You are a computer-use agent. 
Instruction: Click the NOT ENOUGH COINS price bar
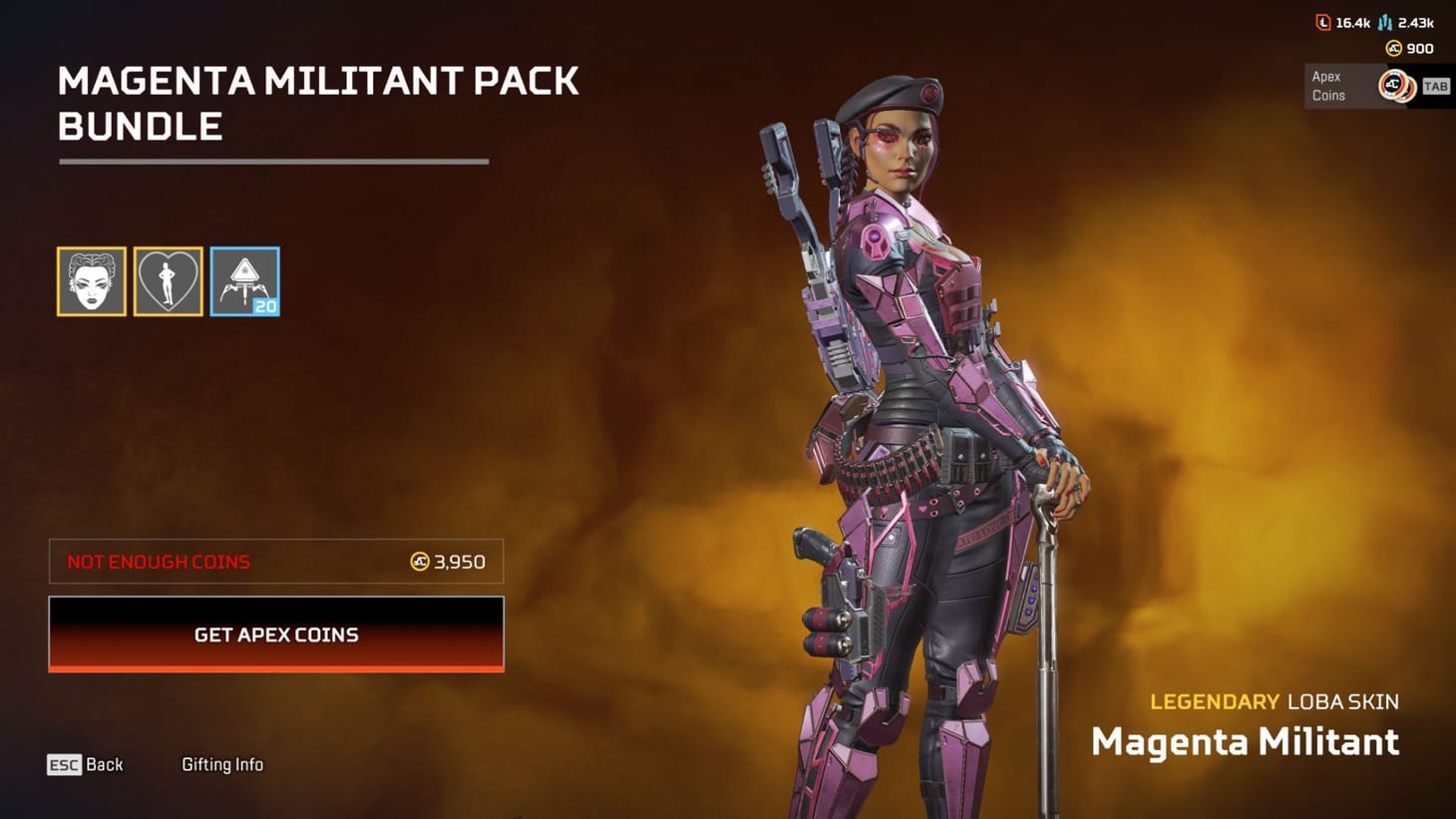pos(275,561)
